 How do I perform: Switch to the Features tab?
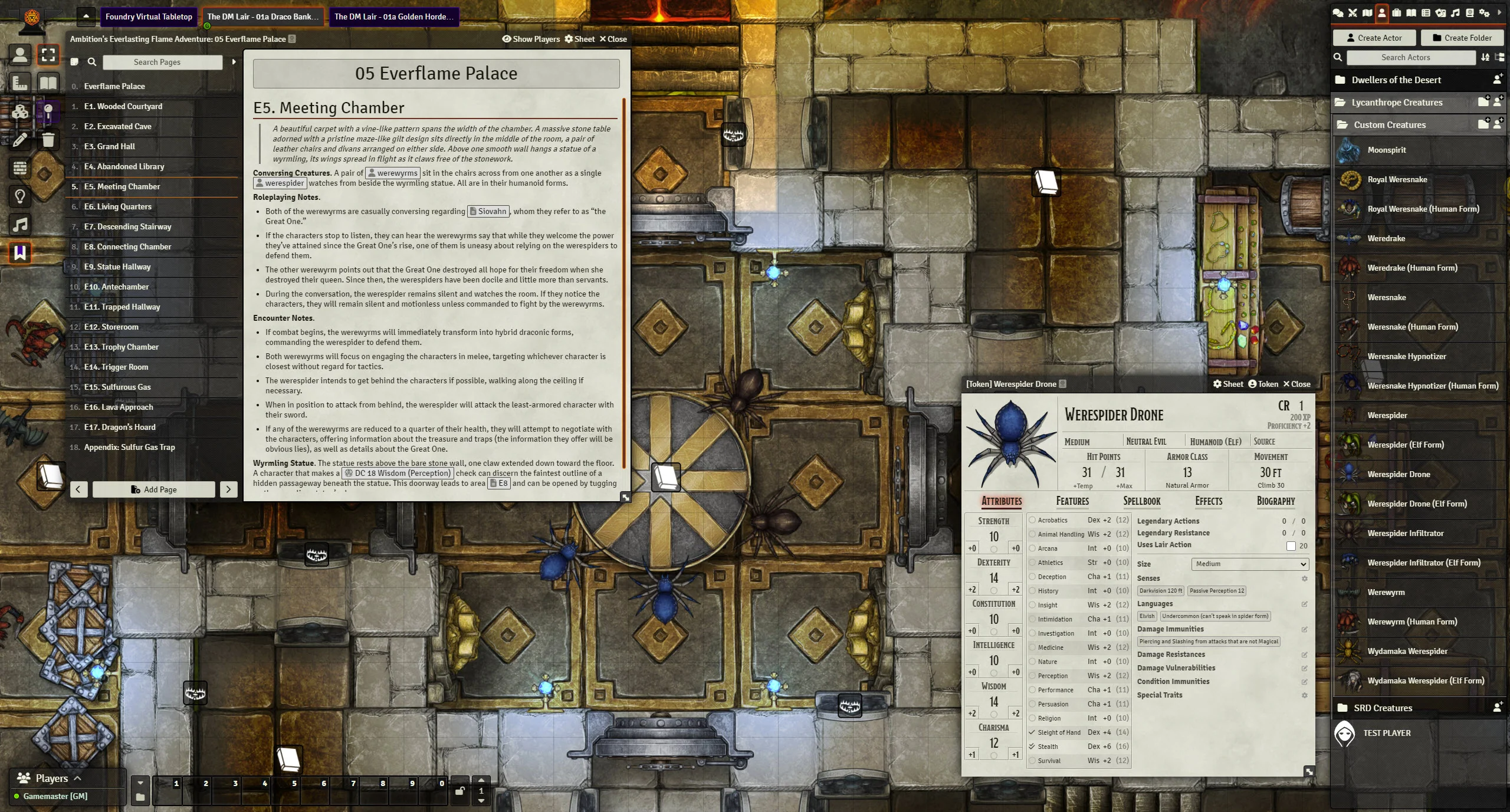click(1072, 501)
